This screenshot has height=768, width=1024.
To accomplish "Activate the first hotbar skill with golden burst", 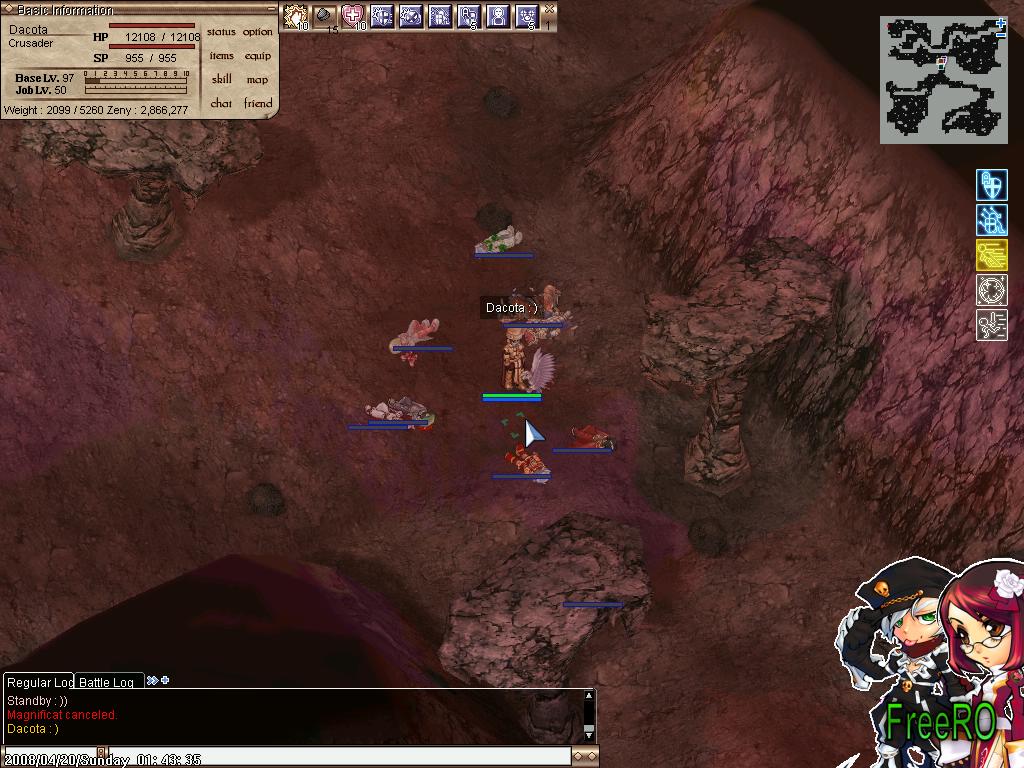I will pyautogui.click(x=295, y=16).
